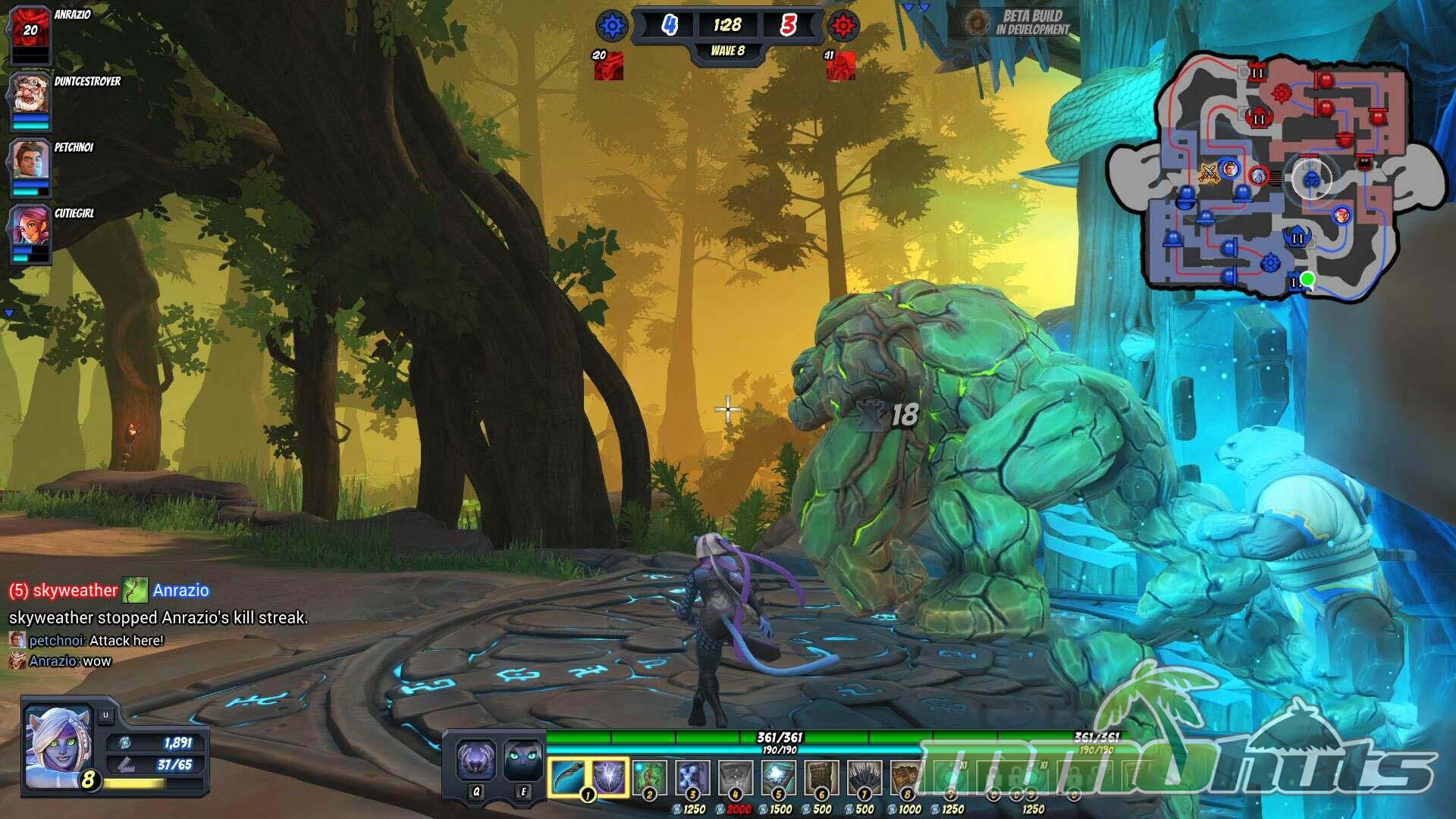Image resolution: width=1456 pixels, height=819 pixels.
Task: Select the floor spikes trap in slot 7
Action: pos(864,778)
